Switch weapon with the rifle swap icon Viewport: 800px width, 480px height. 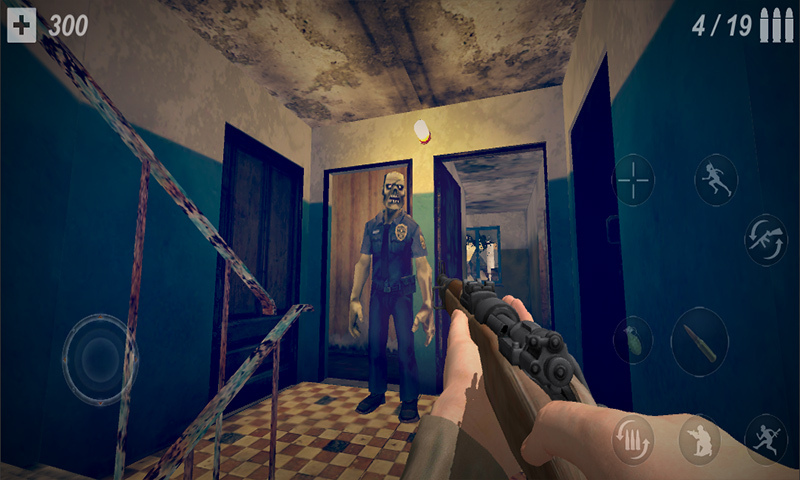pyautogui.click(x=765, y=238)
